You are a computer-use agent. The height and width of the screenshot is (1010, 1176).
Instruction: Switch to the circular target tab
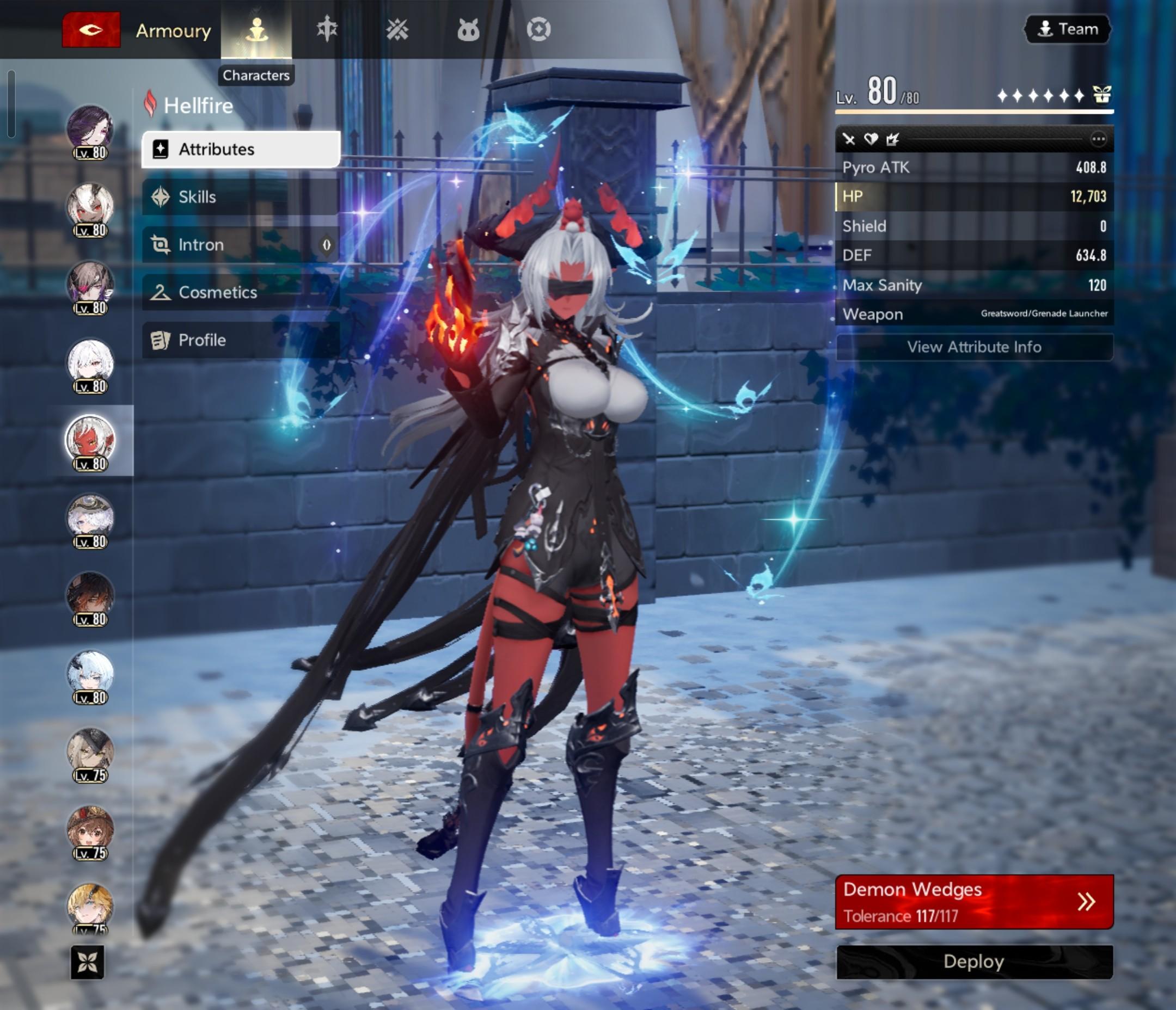point(538,29)
